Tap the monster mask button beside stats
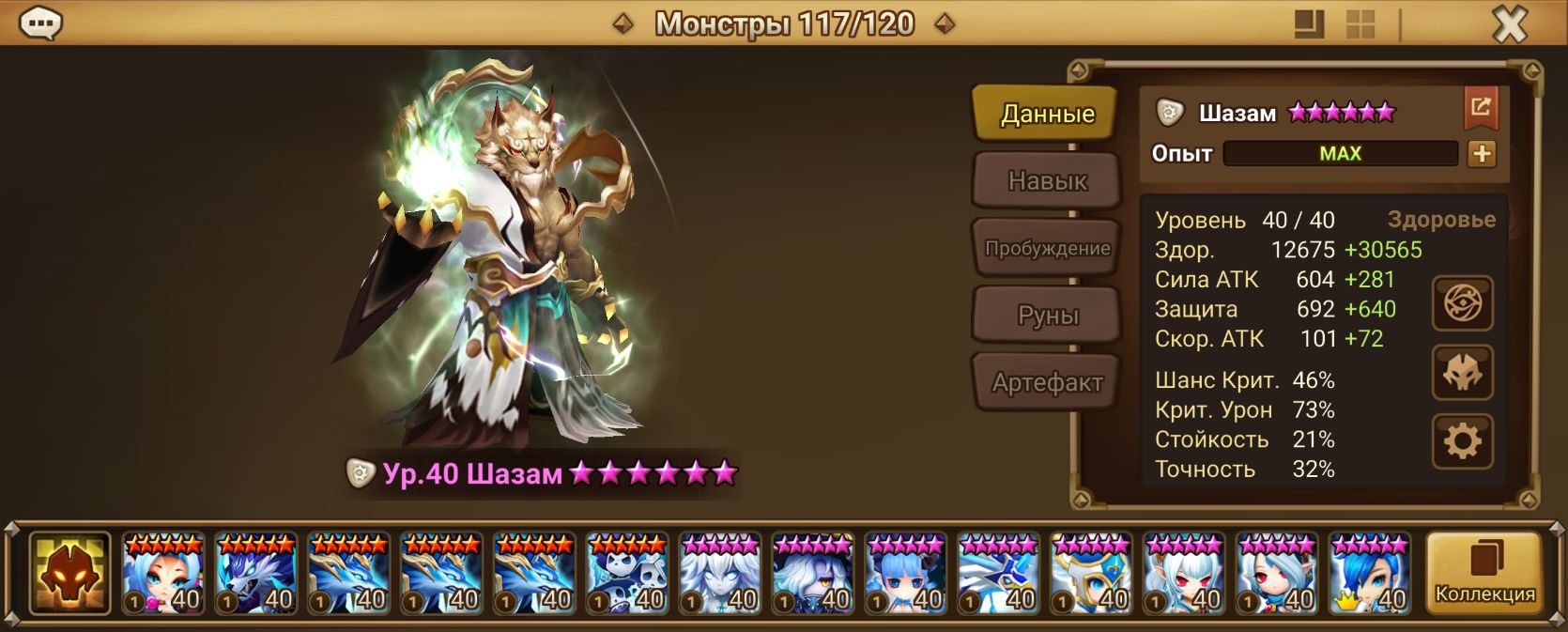Image resolution: width=1568 pixels, height=632 pixels. click(x=1462, y=373)
